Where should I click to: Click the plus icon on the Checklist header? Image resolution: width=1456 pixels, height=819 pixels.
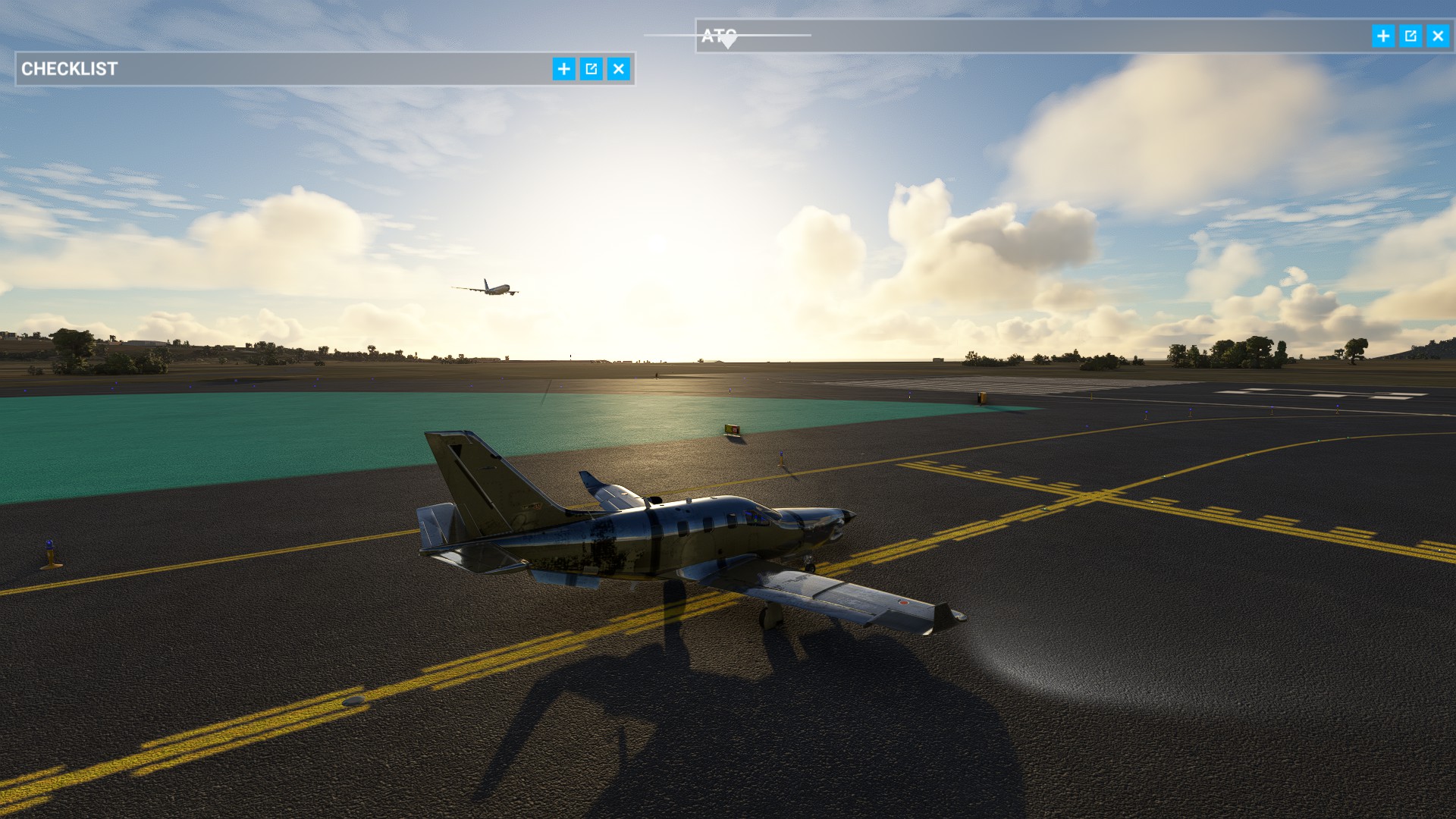pyautogui.click(x=563, y=68)
